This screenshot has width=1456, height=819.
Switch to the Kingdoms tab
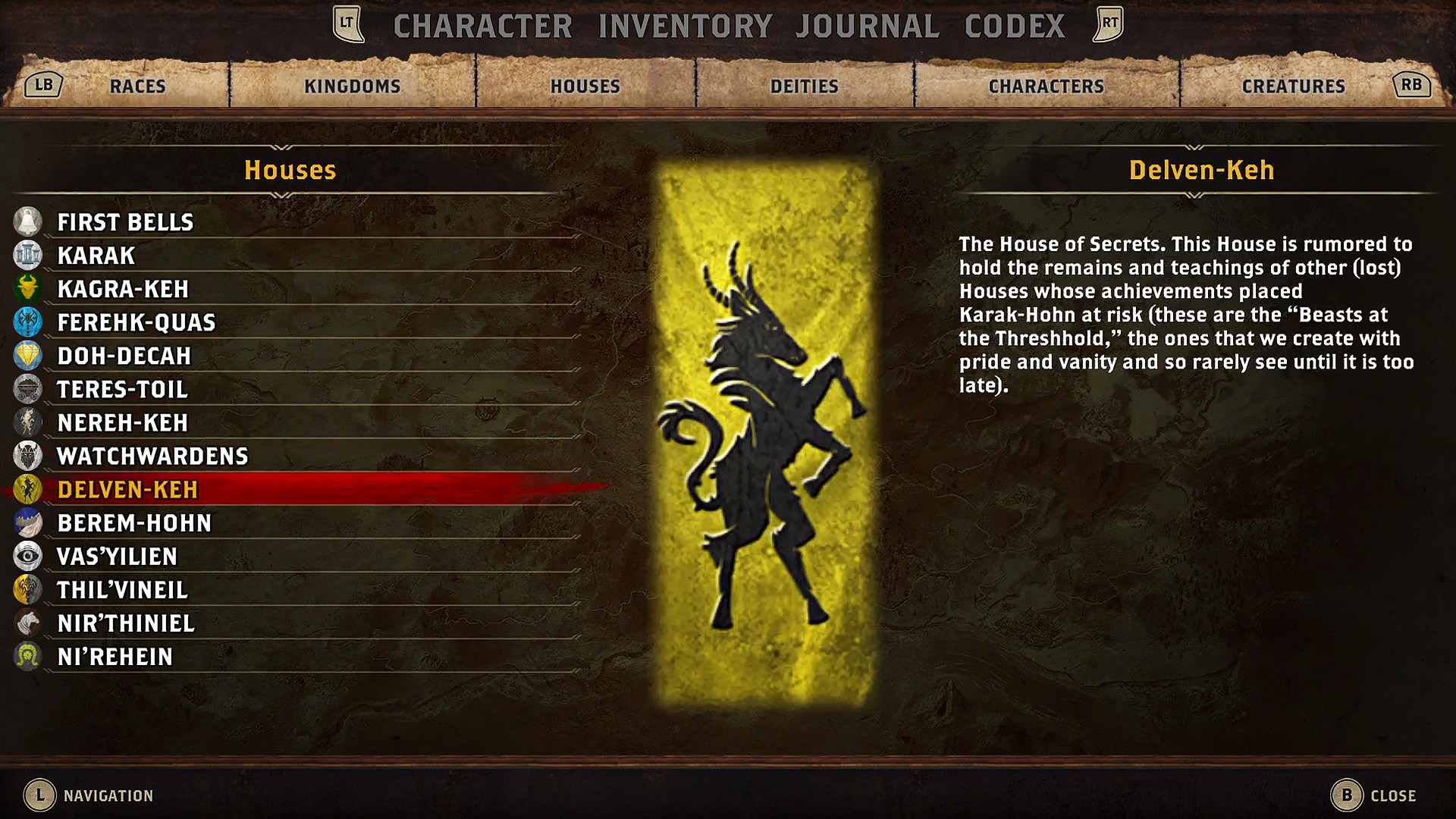point(352,86)
